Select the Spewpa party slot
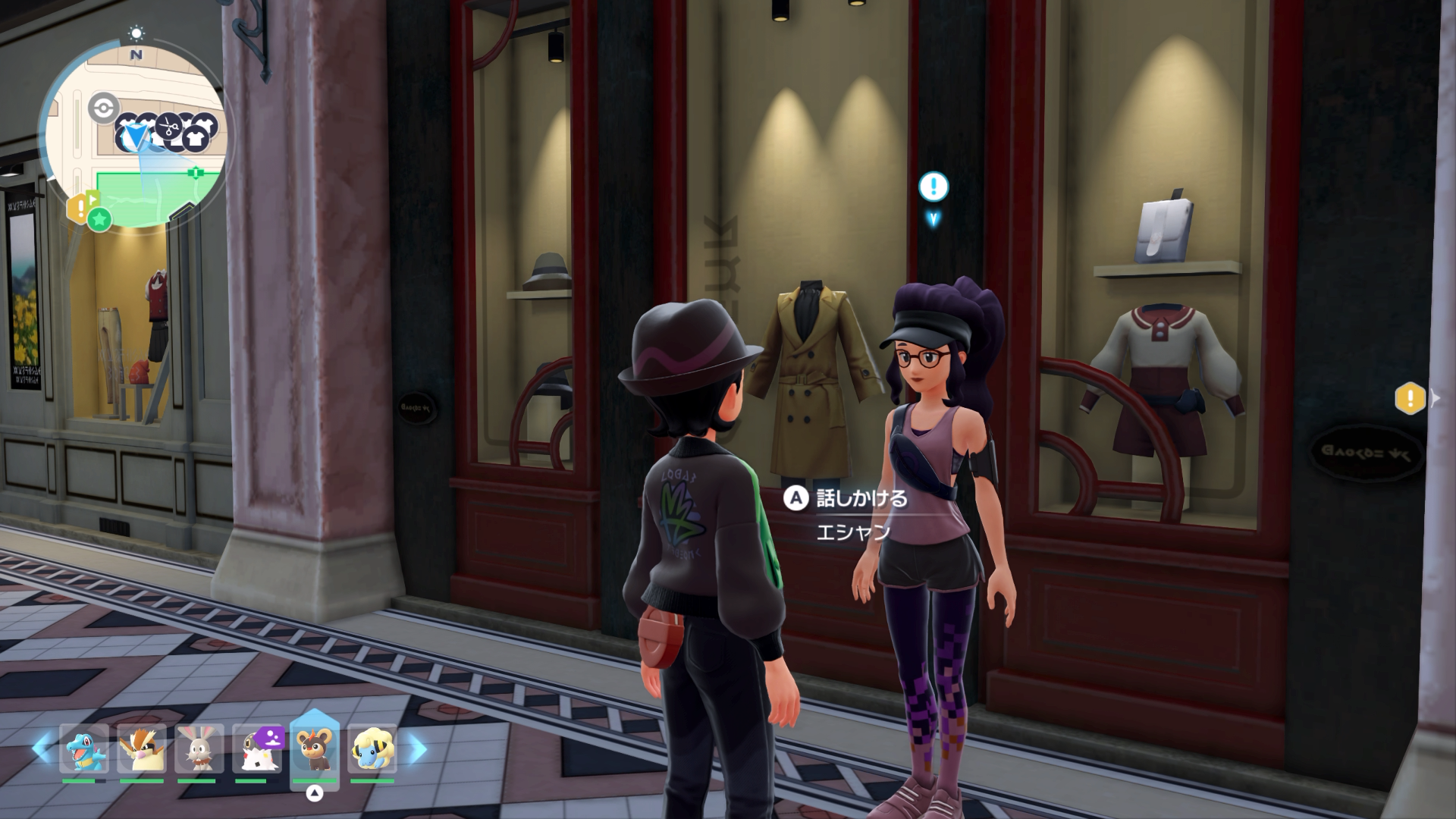1456x819 pixels. point(257,748)
